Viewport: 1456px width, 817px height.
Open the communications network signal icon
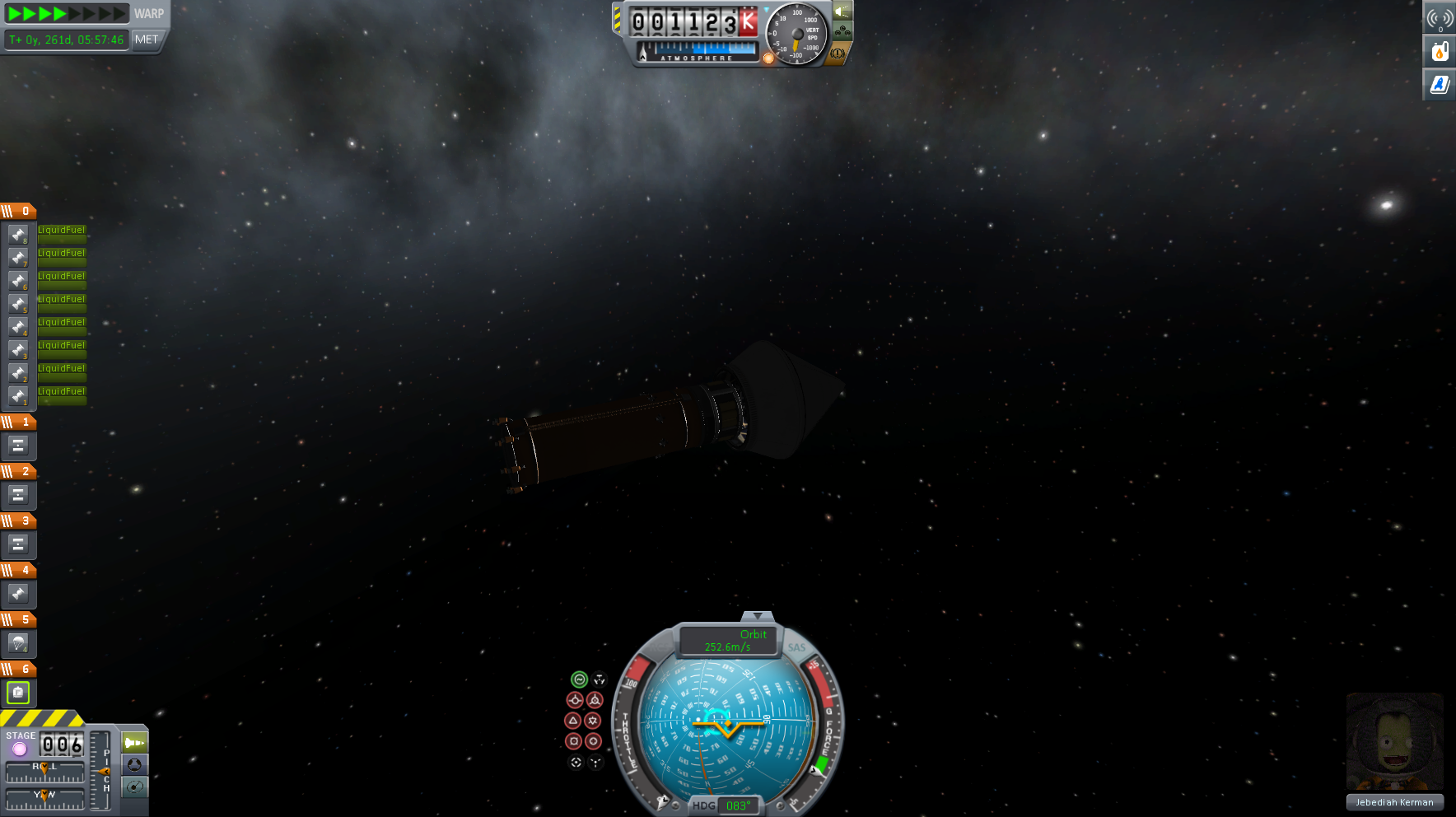tap(1440, 18)
